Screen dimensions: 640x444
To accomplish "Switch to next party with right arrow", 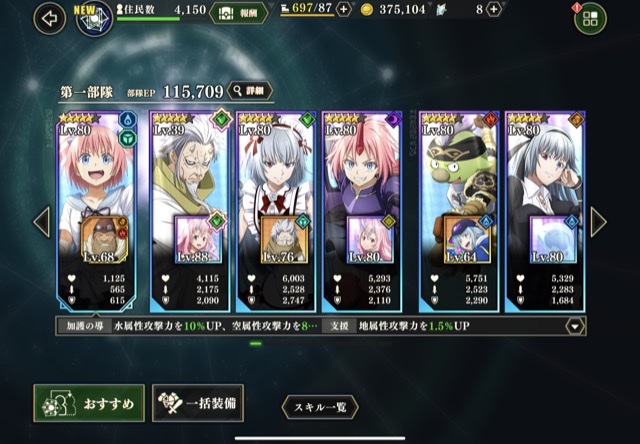I will tap(598, 221).
